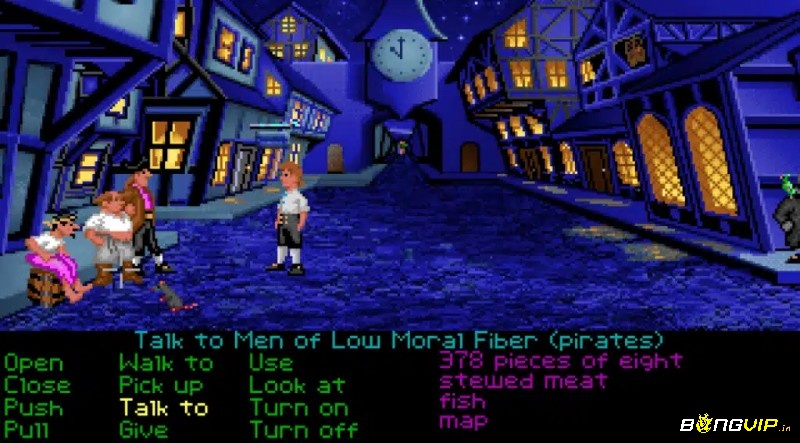Select the Use verb
The width and height of the screenshot is (800, 443).
pyautogui.click(x=271, y=364)
